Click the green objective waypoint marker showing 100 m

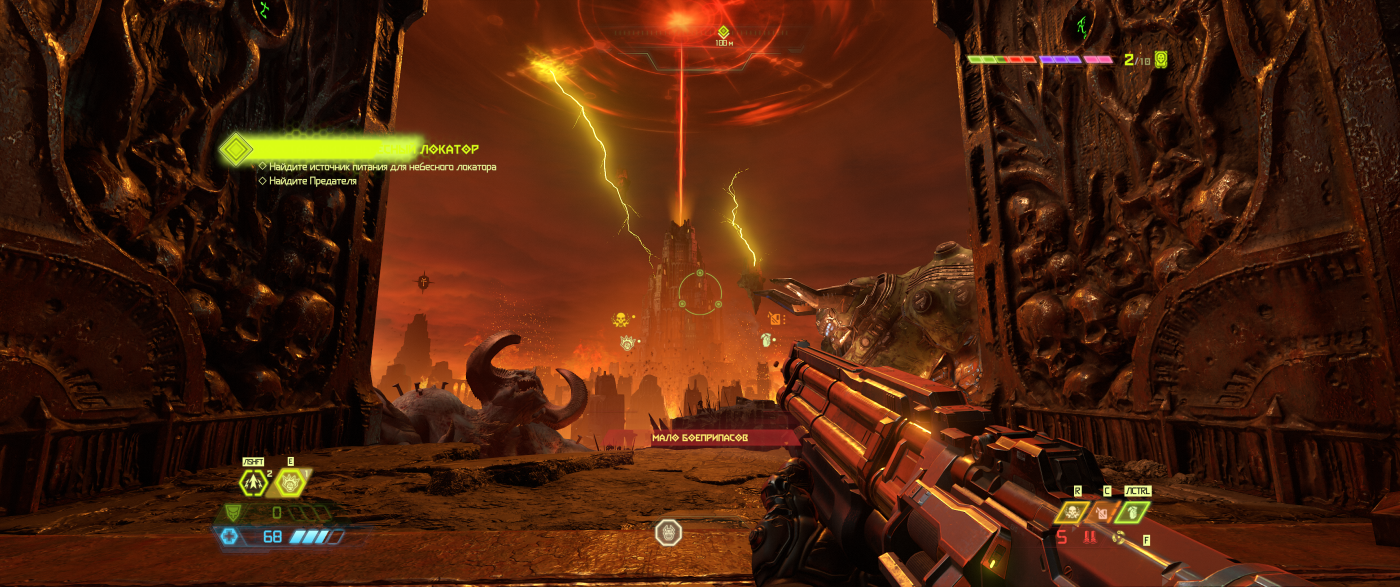723,32
